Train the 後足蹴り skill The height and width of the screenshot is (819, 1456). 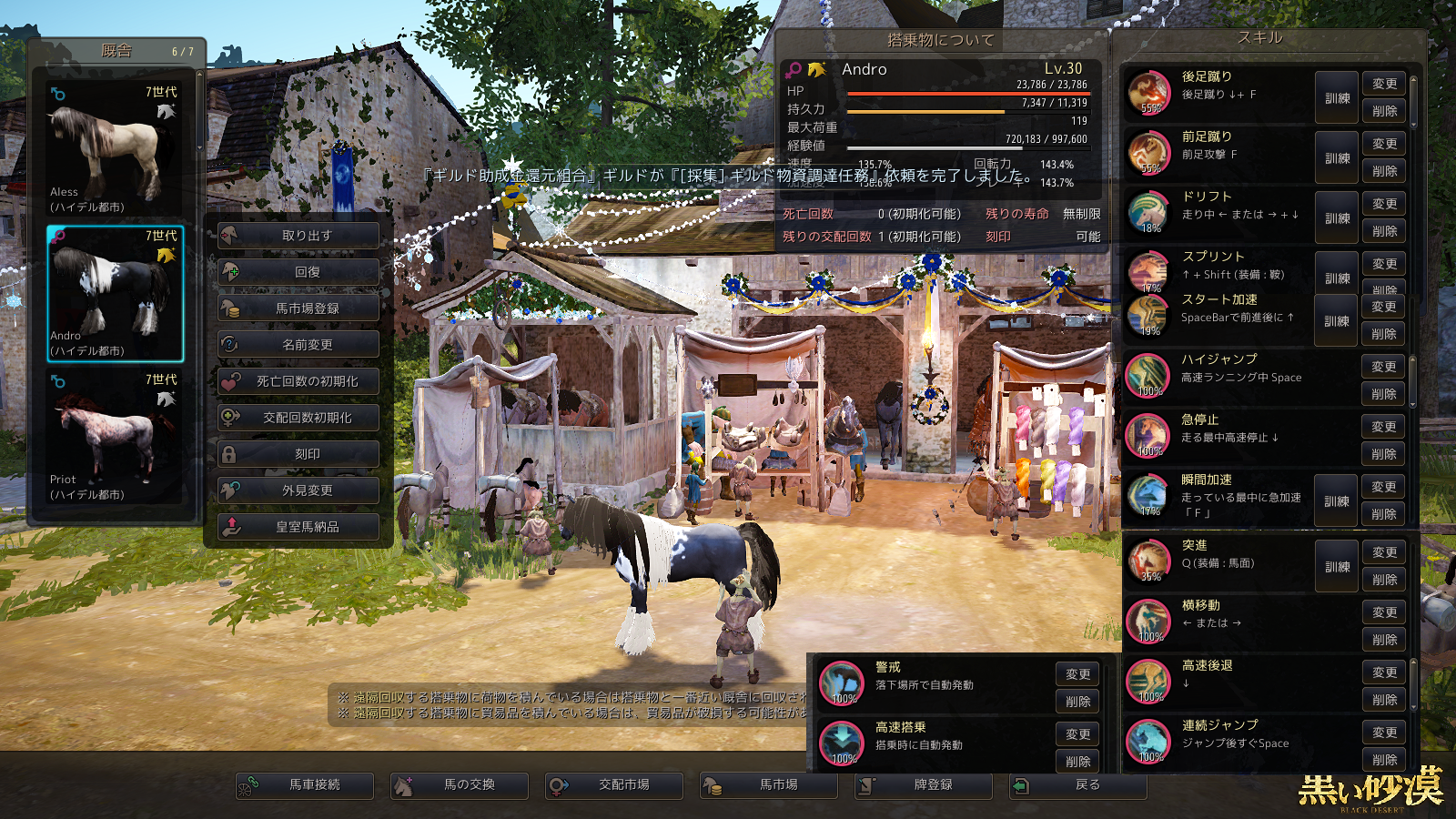[1337, 98]
